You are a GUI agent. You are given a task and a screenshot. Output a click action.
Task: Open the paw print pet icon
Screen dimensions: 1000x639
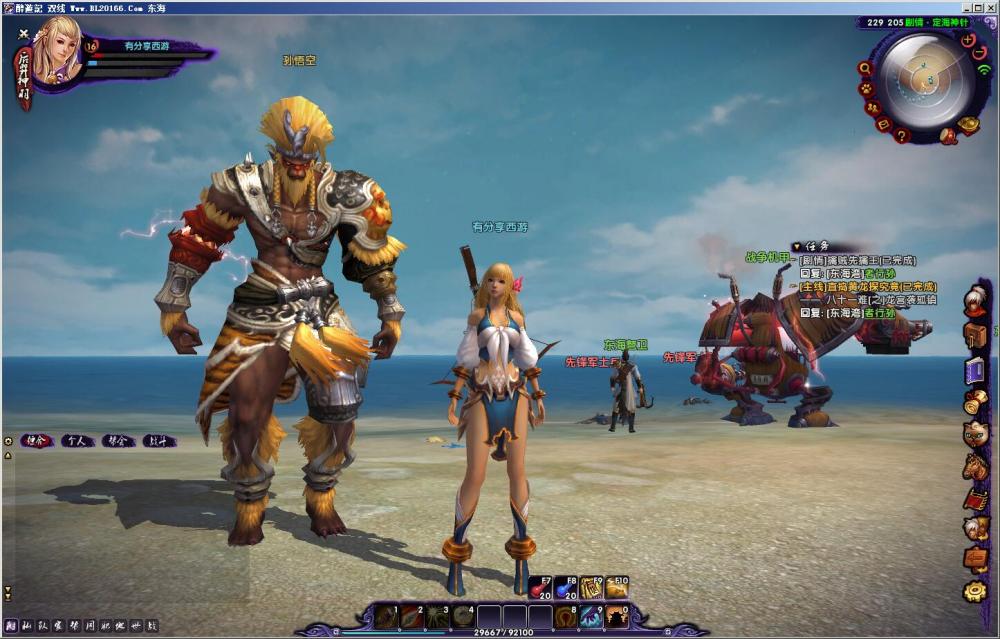tap(868, 88)
